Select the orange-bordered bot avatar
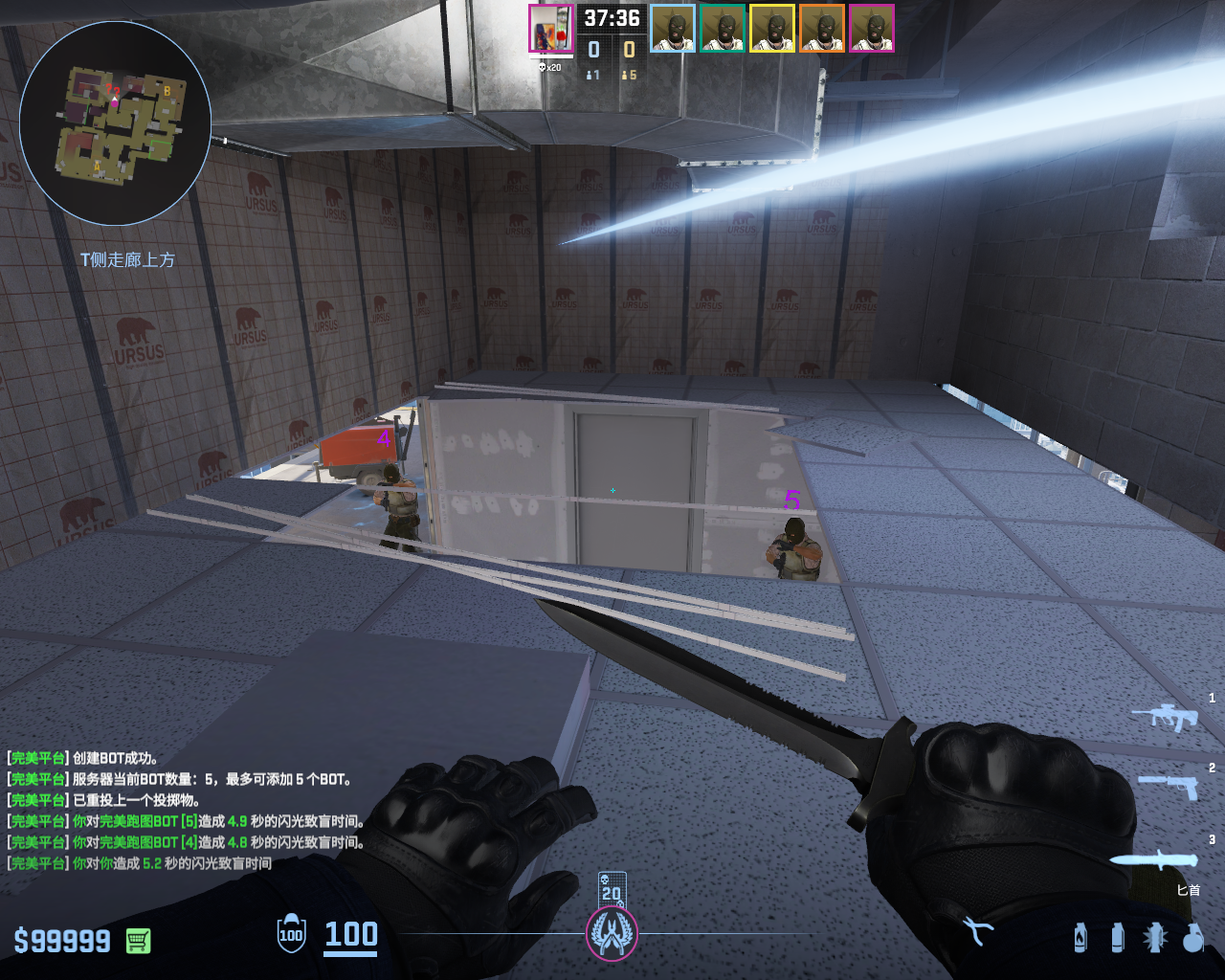The height and width of the screenshot is (980, 1225). [x=822, y=29]
